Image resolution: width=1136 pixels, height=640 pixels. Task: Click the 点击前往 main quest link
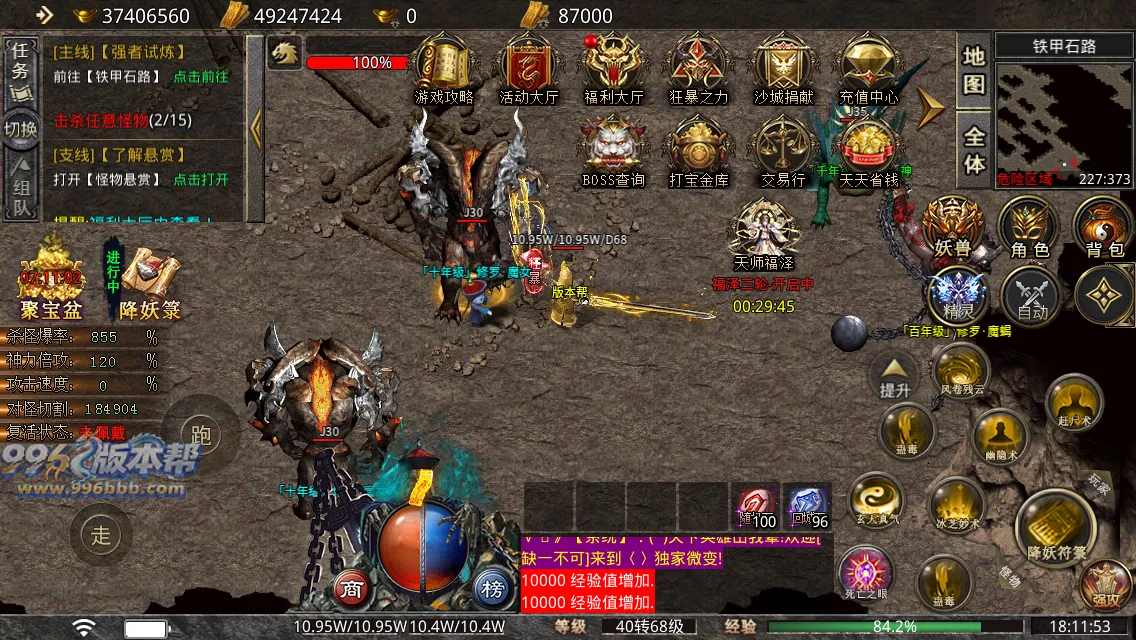click(x=201, y=76)
